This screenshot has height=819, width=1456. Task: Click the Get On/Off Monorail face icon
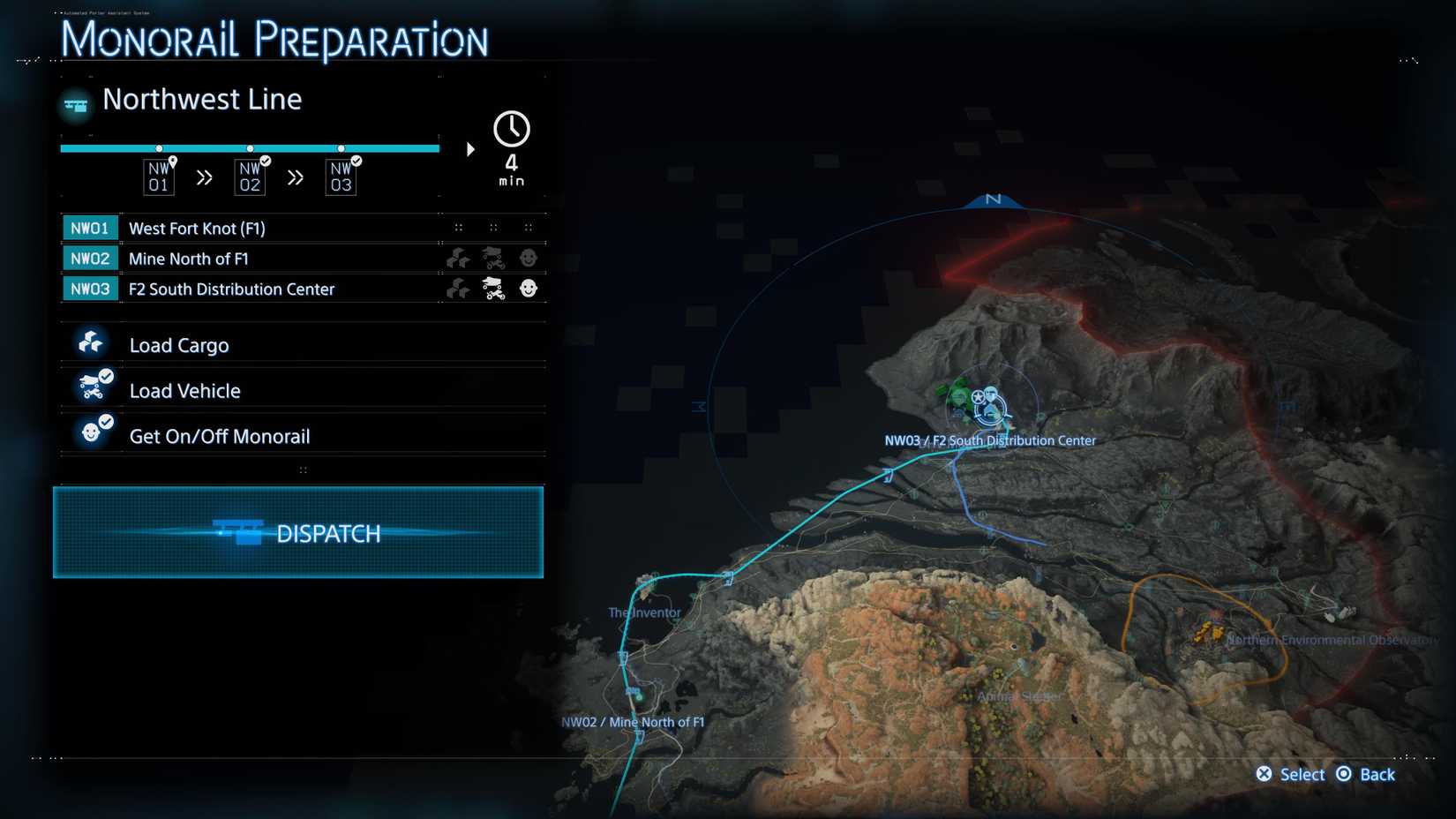[89, 432]
